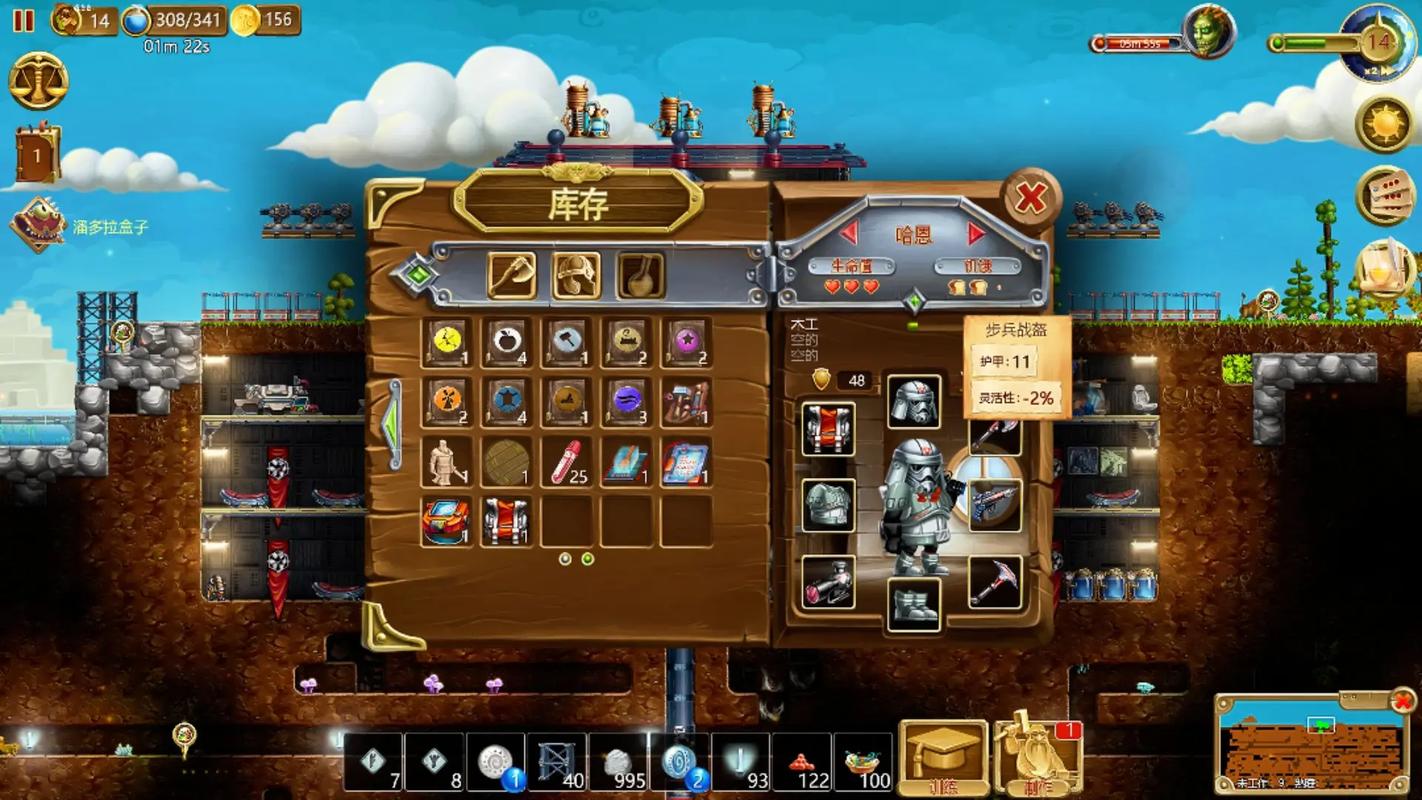This screenshot has width=1422, height=800.
Task: Open the book with notification
Action: click(x=38, y=155)
